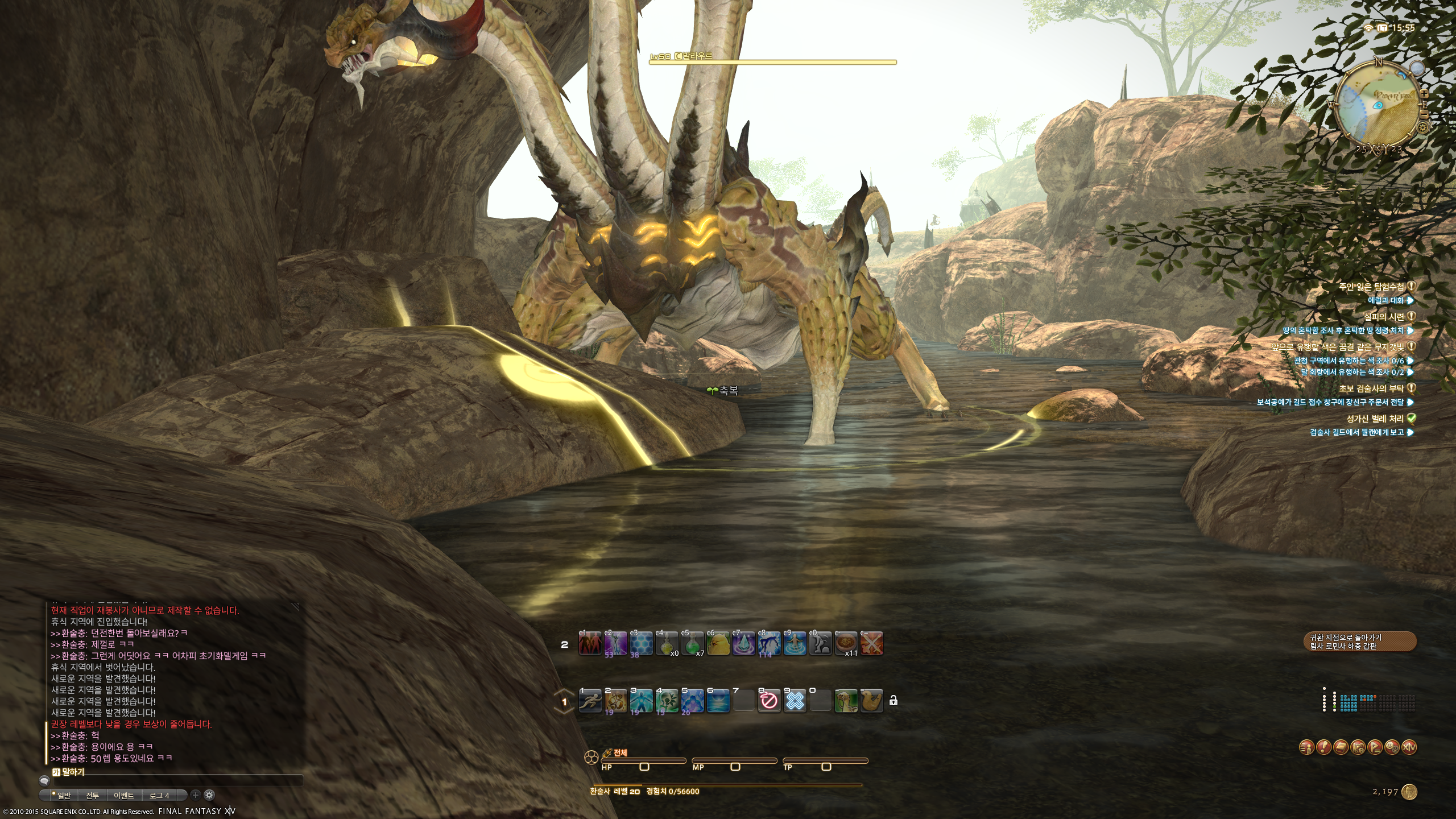This screenshot has height=819, width=1456.
Task: Select the 초보 검술사의 부탁 quest tracker entry
Action: [1371, 388]
